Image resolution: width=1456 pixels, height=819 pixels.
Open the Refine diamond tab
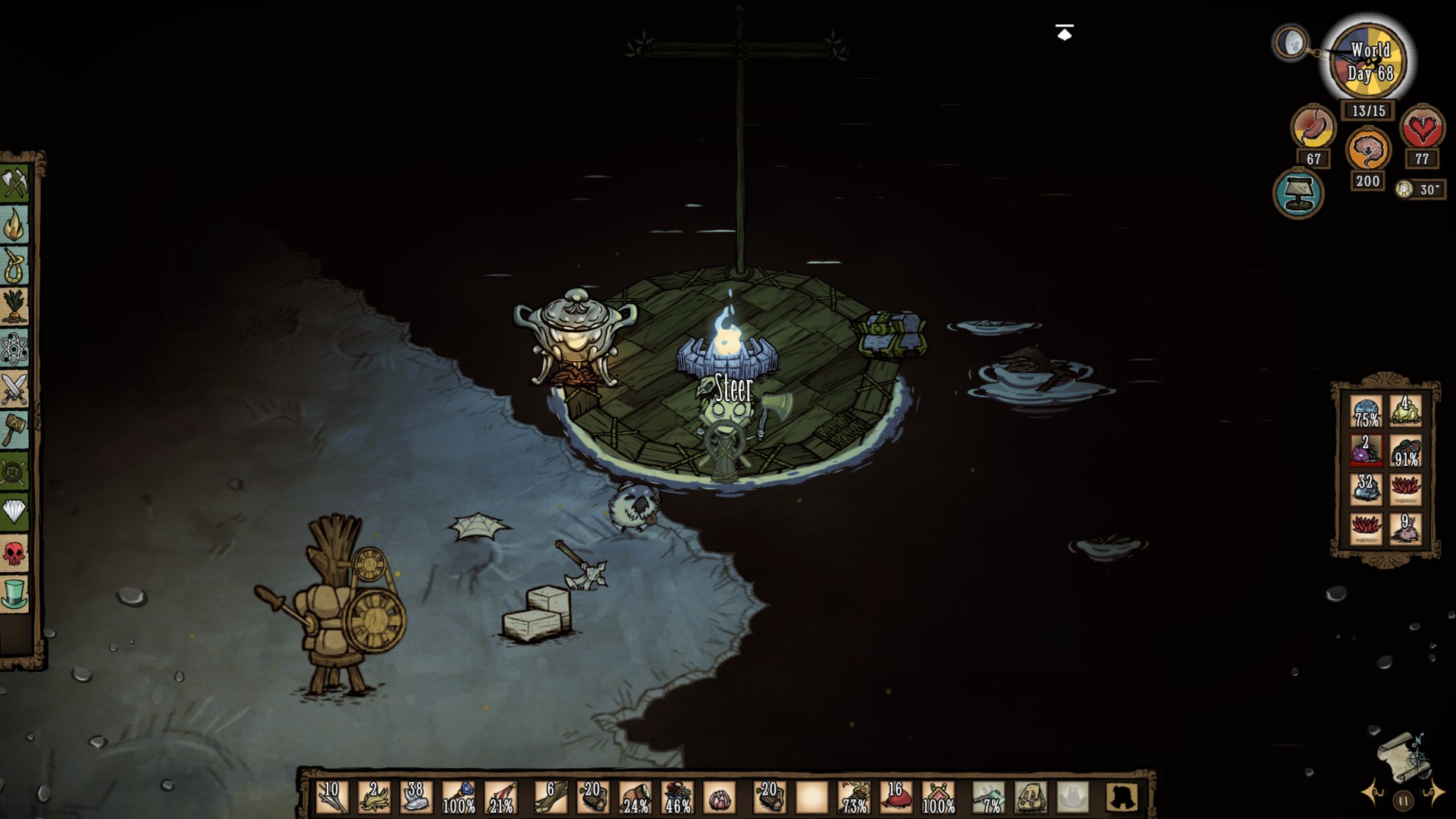tap(14, 511)
